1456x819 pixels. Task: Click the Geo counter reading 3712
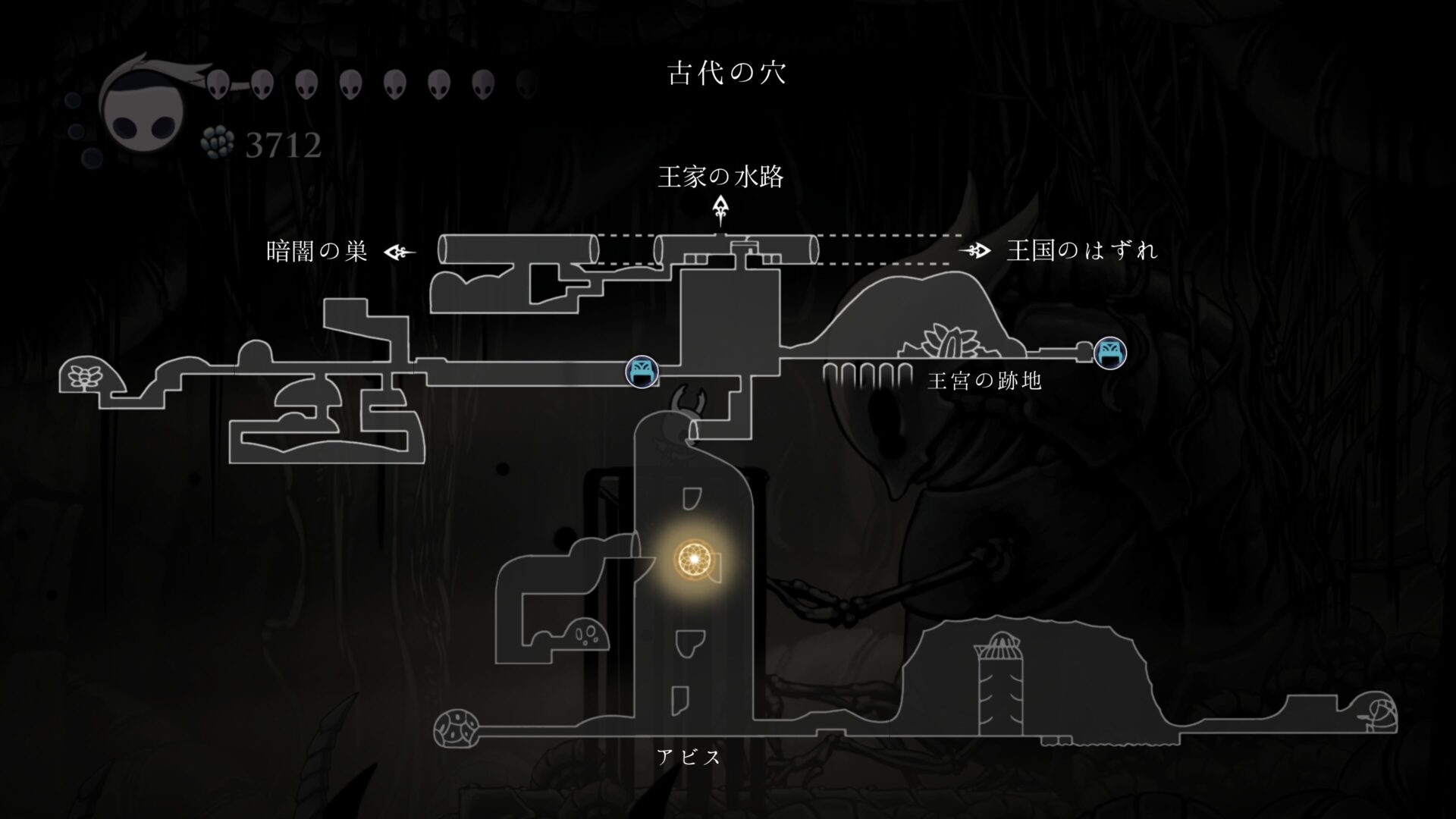[282, 146]
